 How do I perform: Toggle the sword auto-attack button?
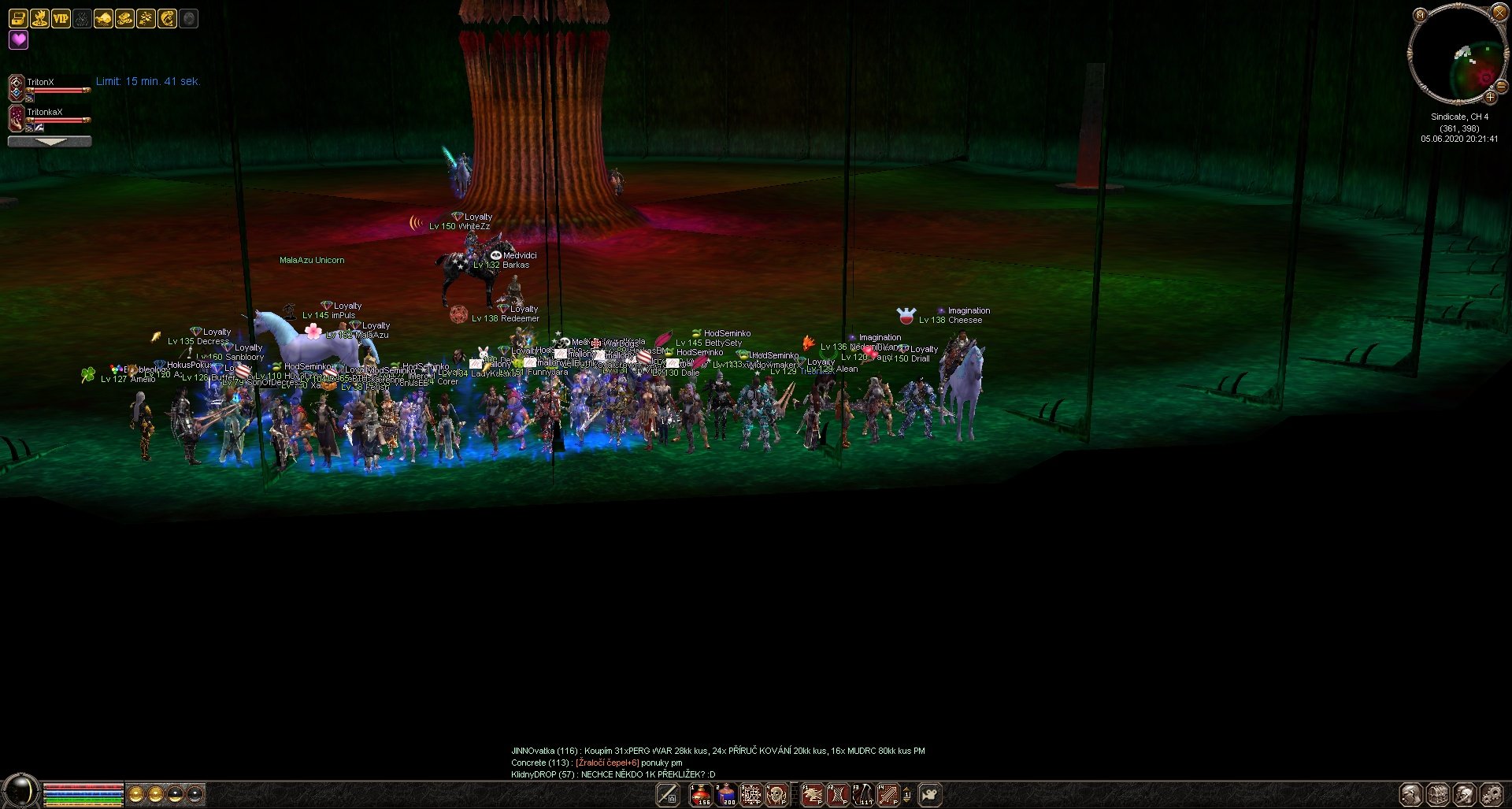pos(668,795)
